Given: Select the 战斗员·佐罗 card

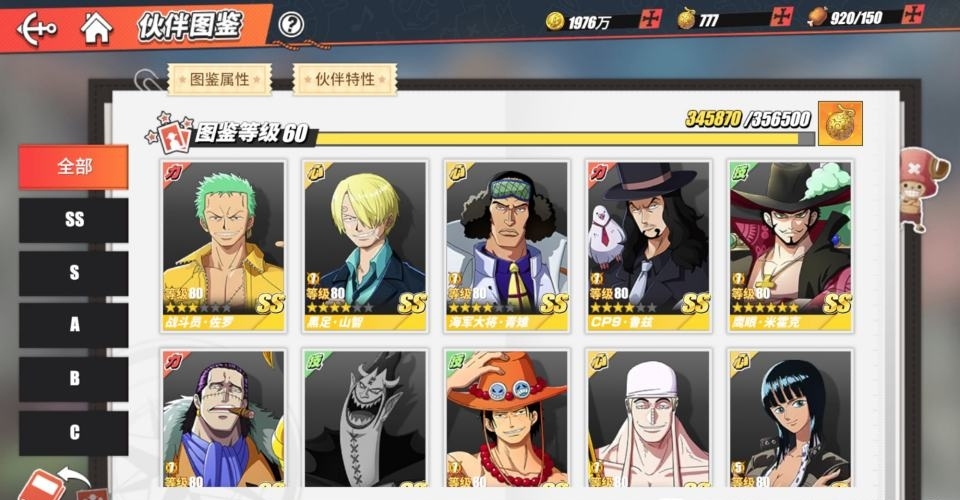Looking at the screenshot, I should (223, 246).
